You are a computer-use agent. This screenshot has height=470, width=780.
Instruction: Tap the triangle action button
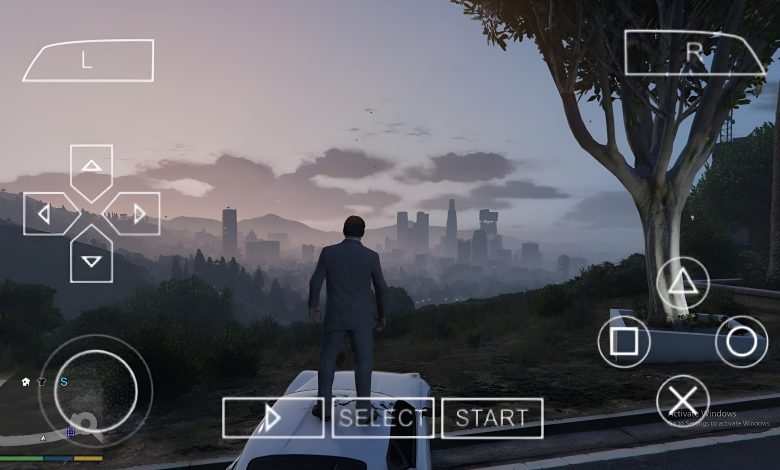click(x=683, y=282)
